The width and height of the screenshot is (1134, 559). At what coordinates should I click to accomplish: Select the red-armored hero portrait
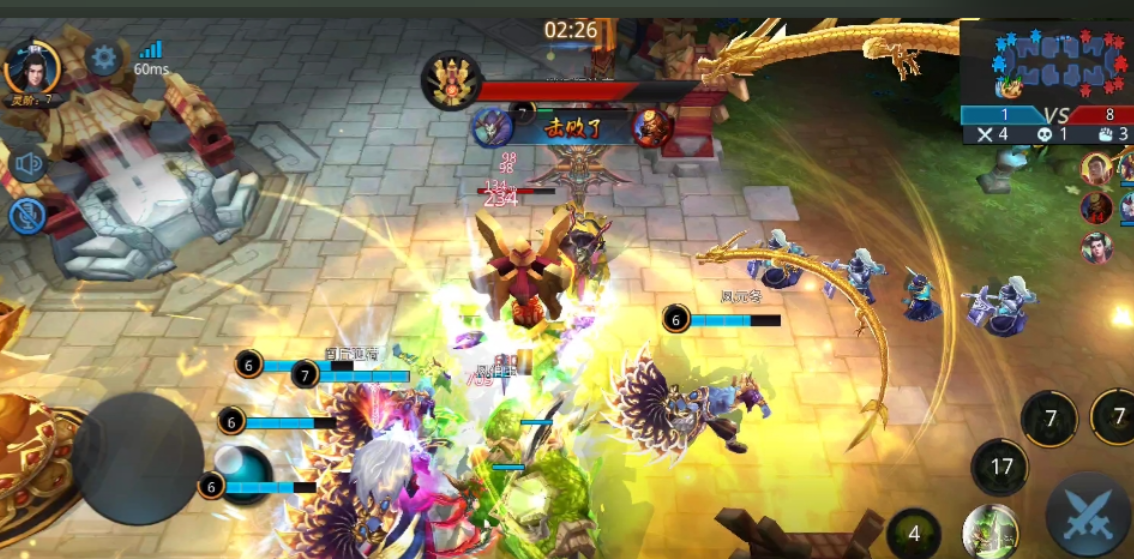pos(1097,208)
